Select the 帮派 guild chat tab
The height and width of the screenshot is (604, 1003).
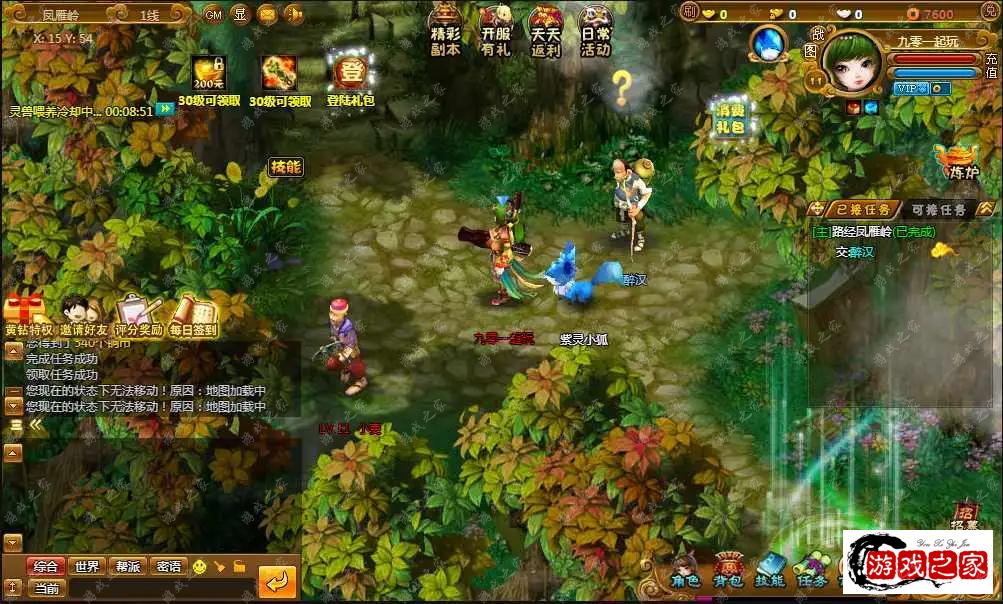[x=127, y=567]
